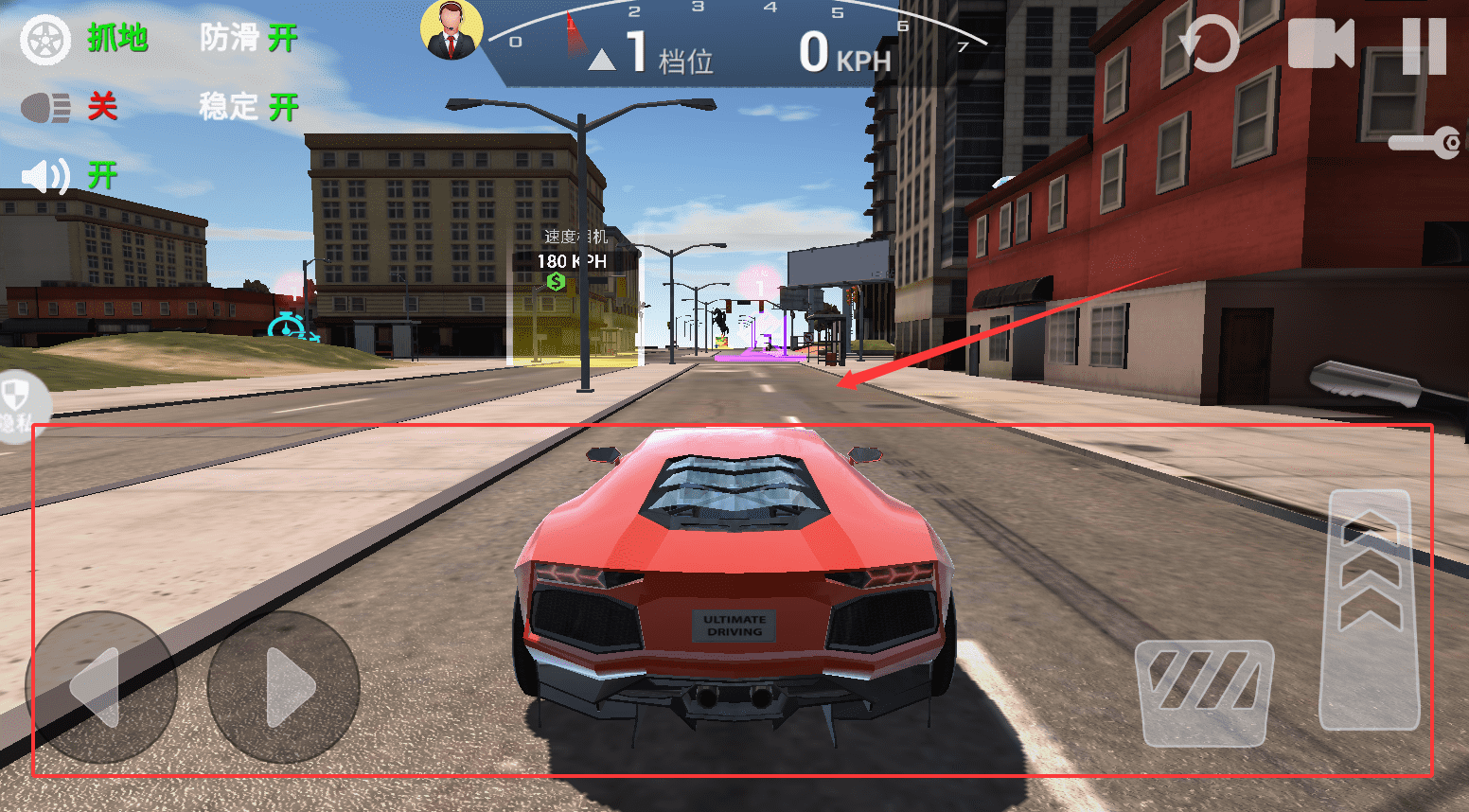Toggle the 抓地 grip wheel setting
Viewport: 1469px width, 812px height.
(x=45, y=40)
